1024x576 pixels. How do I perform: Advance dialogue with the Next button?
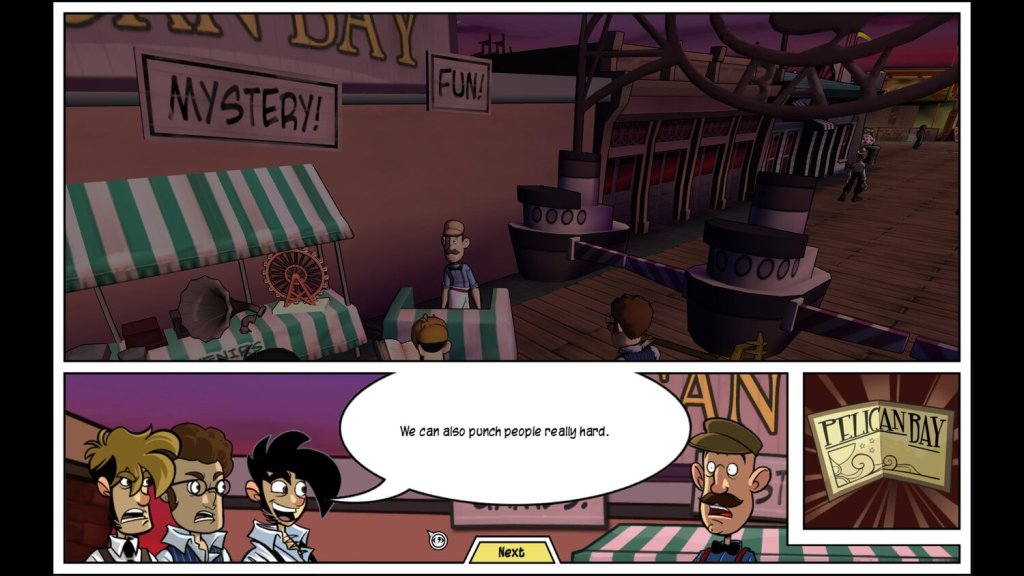511,552
